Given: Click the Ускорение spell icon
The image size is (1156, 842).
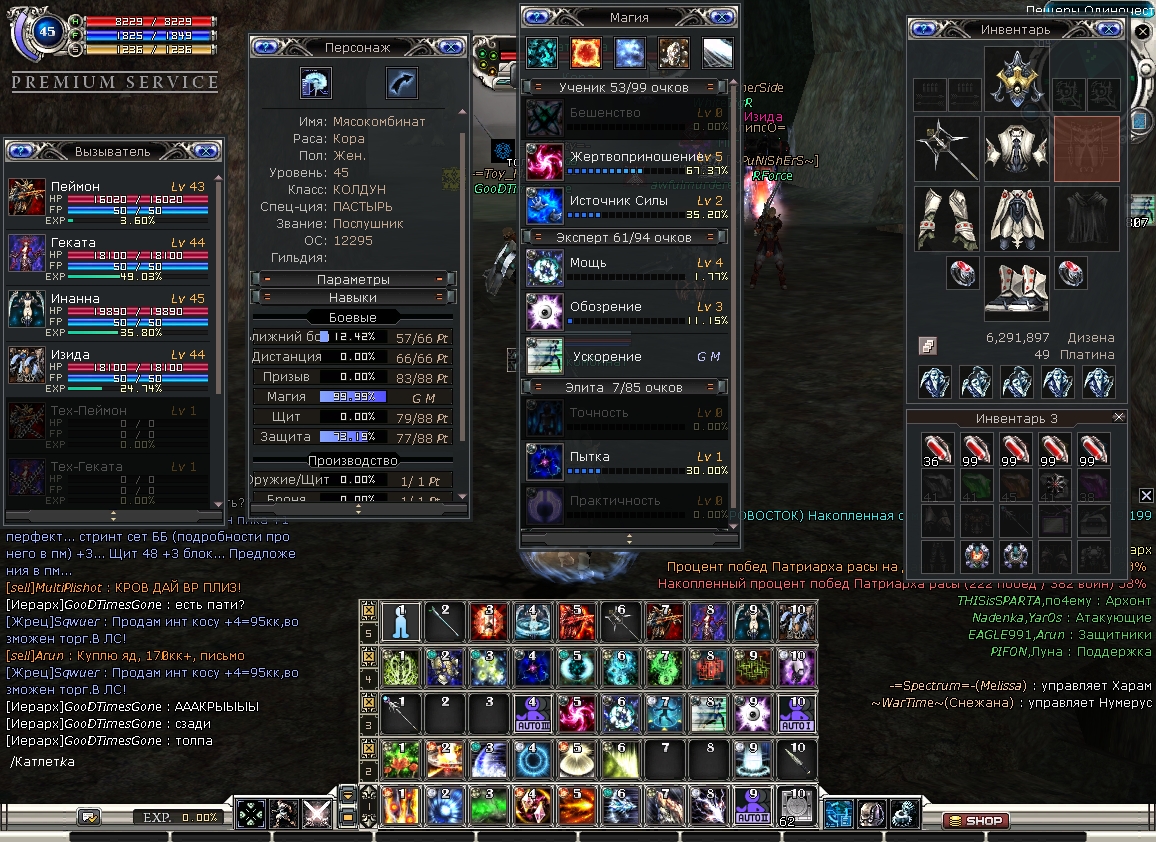Looking at the screenshot, I should [545, 357].
